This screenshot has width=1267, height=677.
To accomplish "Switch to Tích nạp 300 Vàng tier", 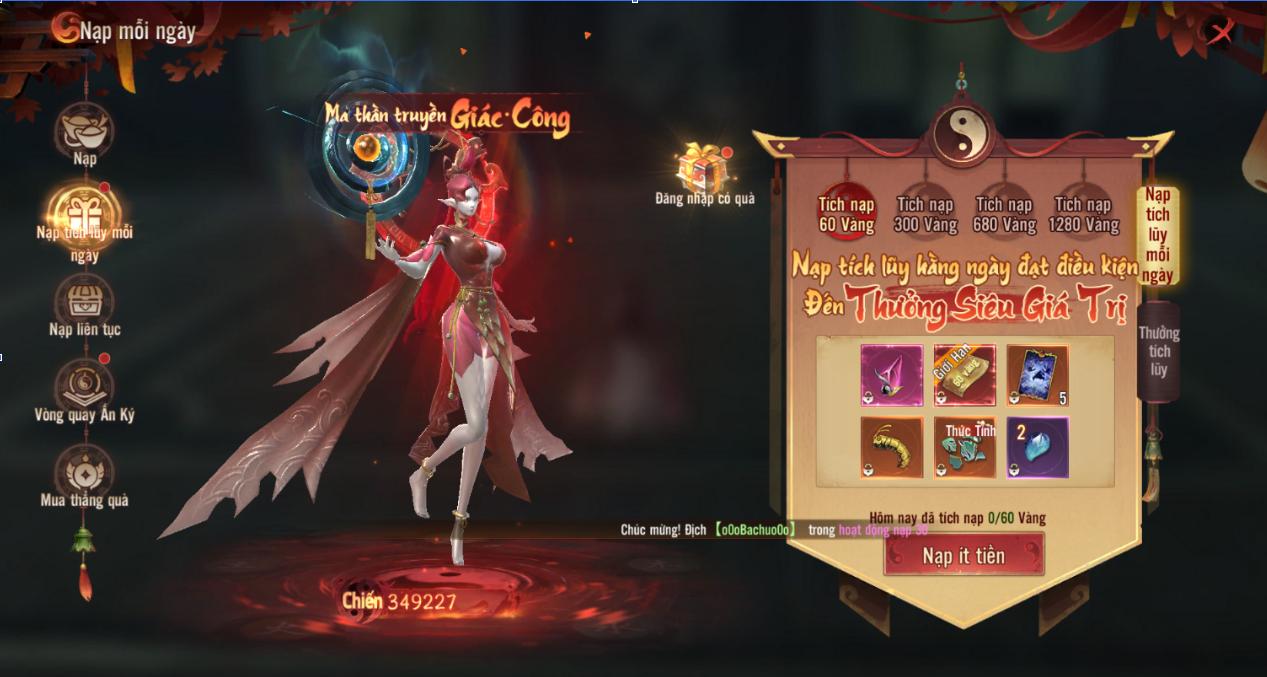I will tap(925, 214).
